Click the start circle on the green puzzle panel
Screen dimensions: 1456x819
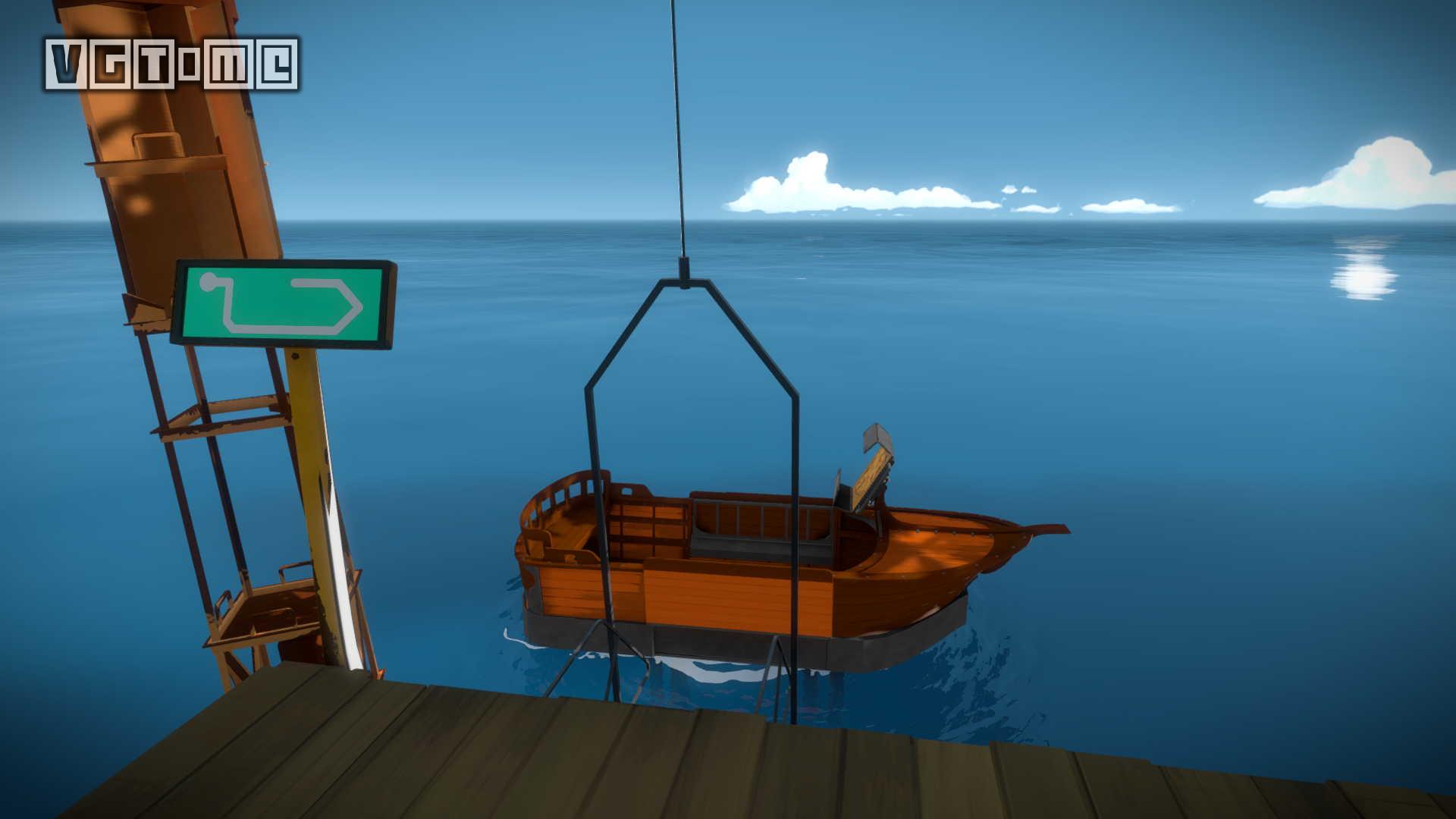point(208,283)
